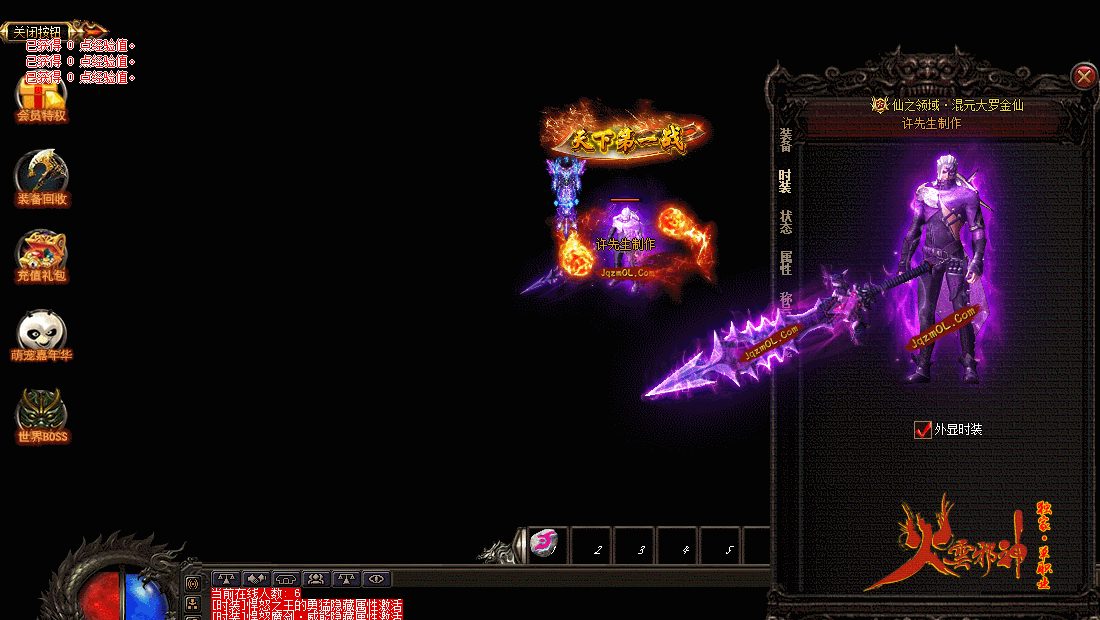Close the character panel with the red X
Screen dimensions: 1100x620
point(1084,76)
